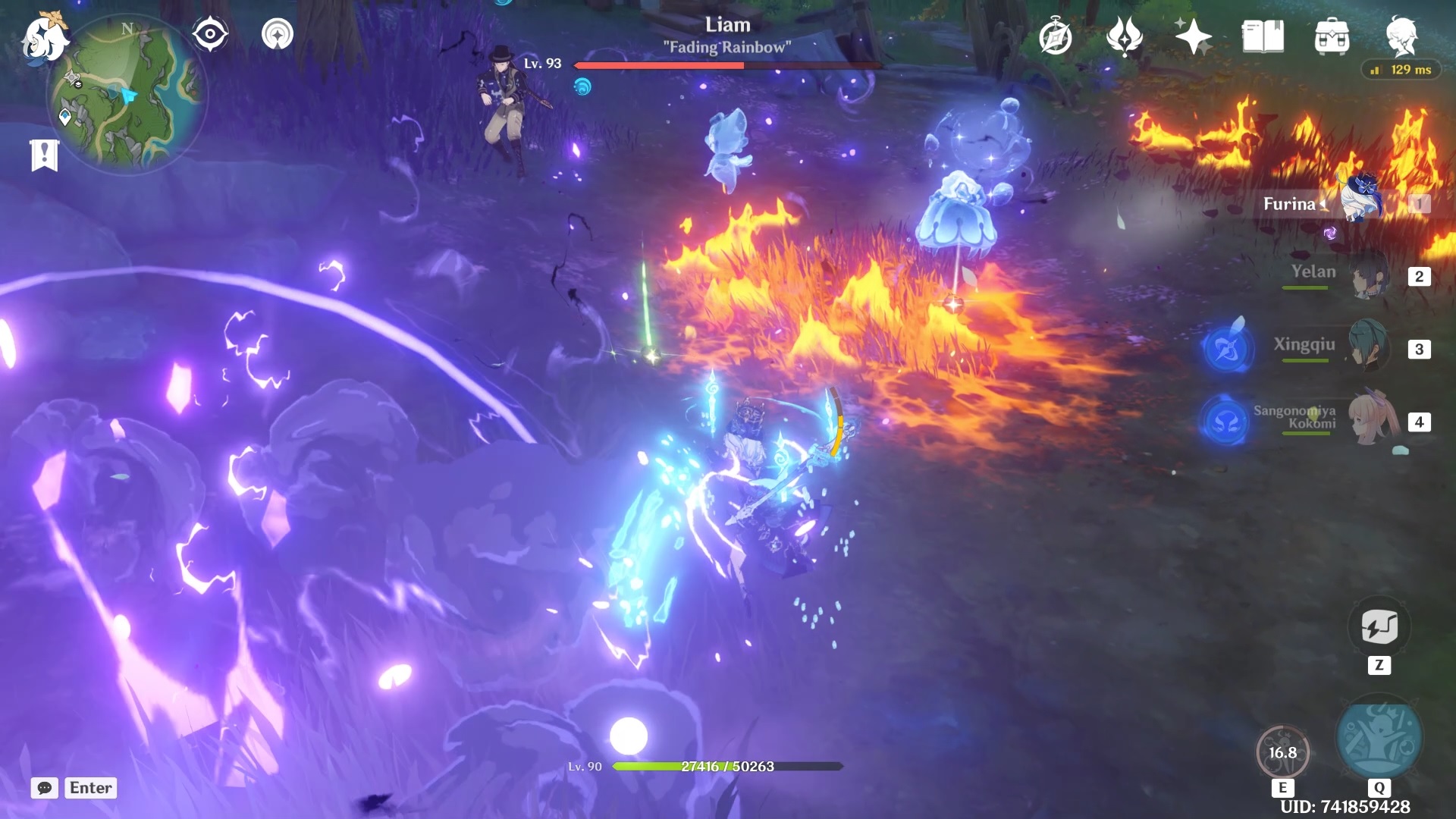This screenshot has height=819, width=1456.
Task: Open the inventory backpack
Action: (x=1332, y=37)
